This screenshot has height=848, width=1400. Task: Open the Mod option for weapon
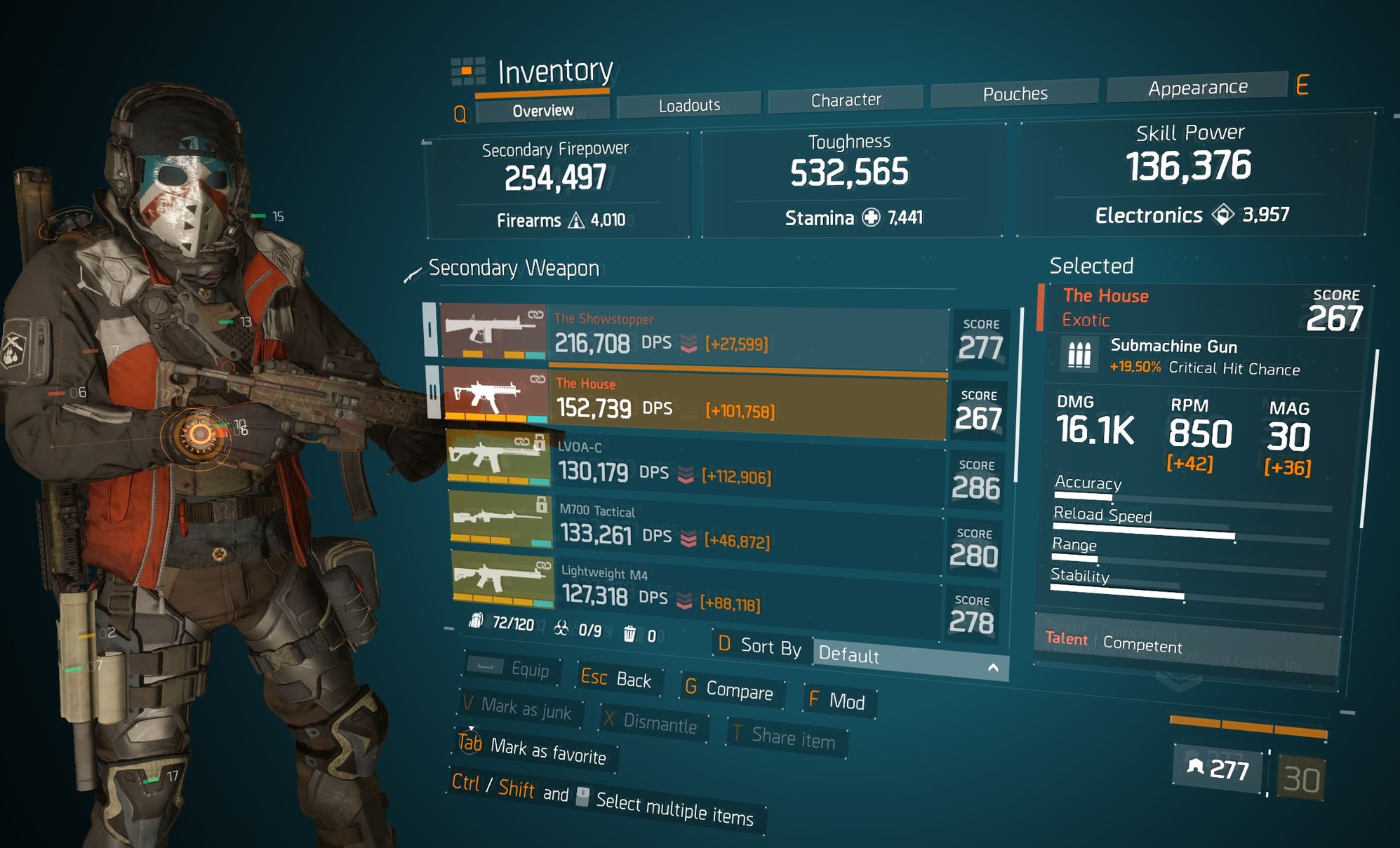point(837,700)
